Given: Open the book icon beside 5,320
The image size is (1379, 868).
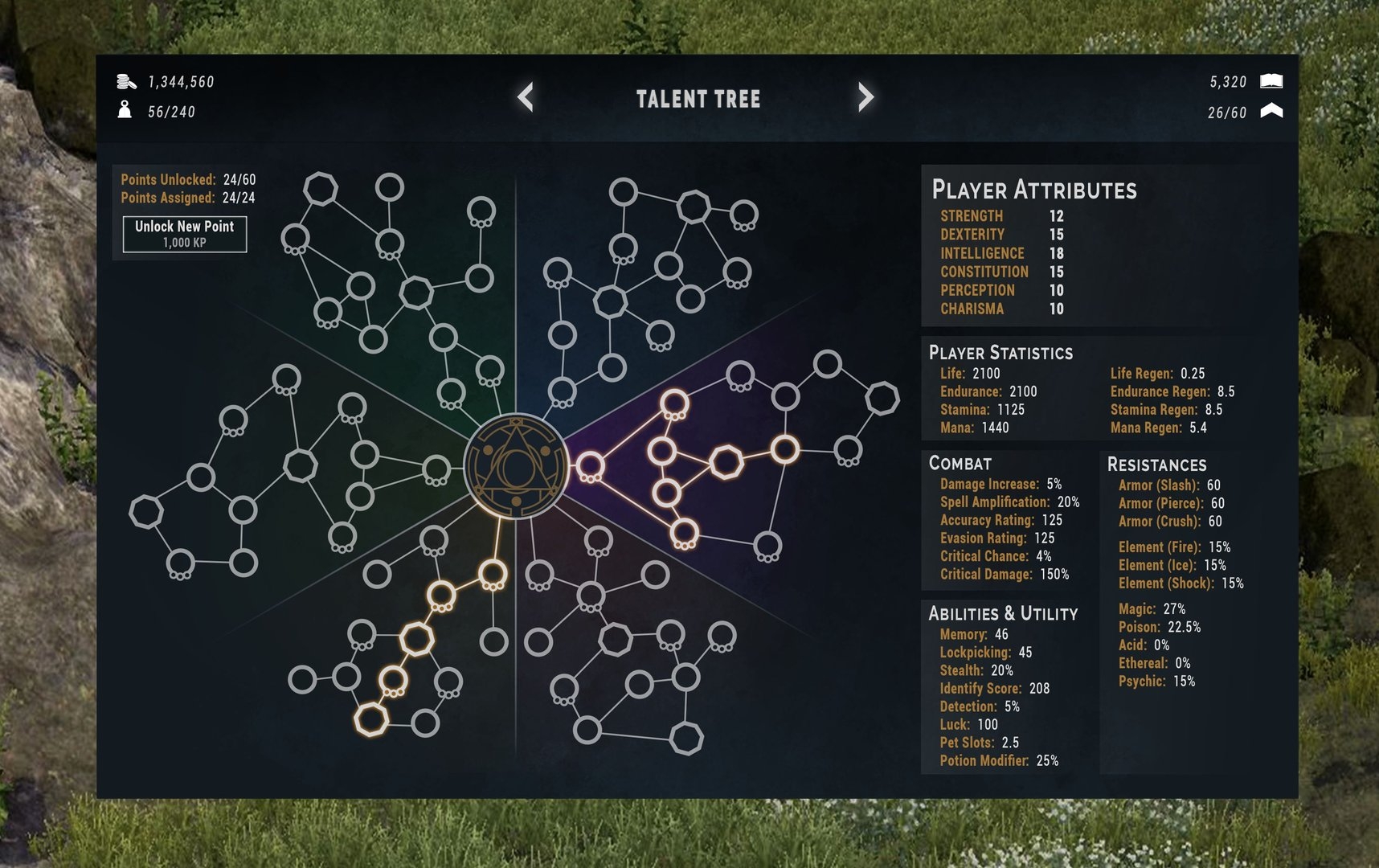Looking at the screenshot, I should (1271, 81).
